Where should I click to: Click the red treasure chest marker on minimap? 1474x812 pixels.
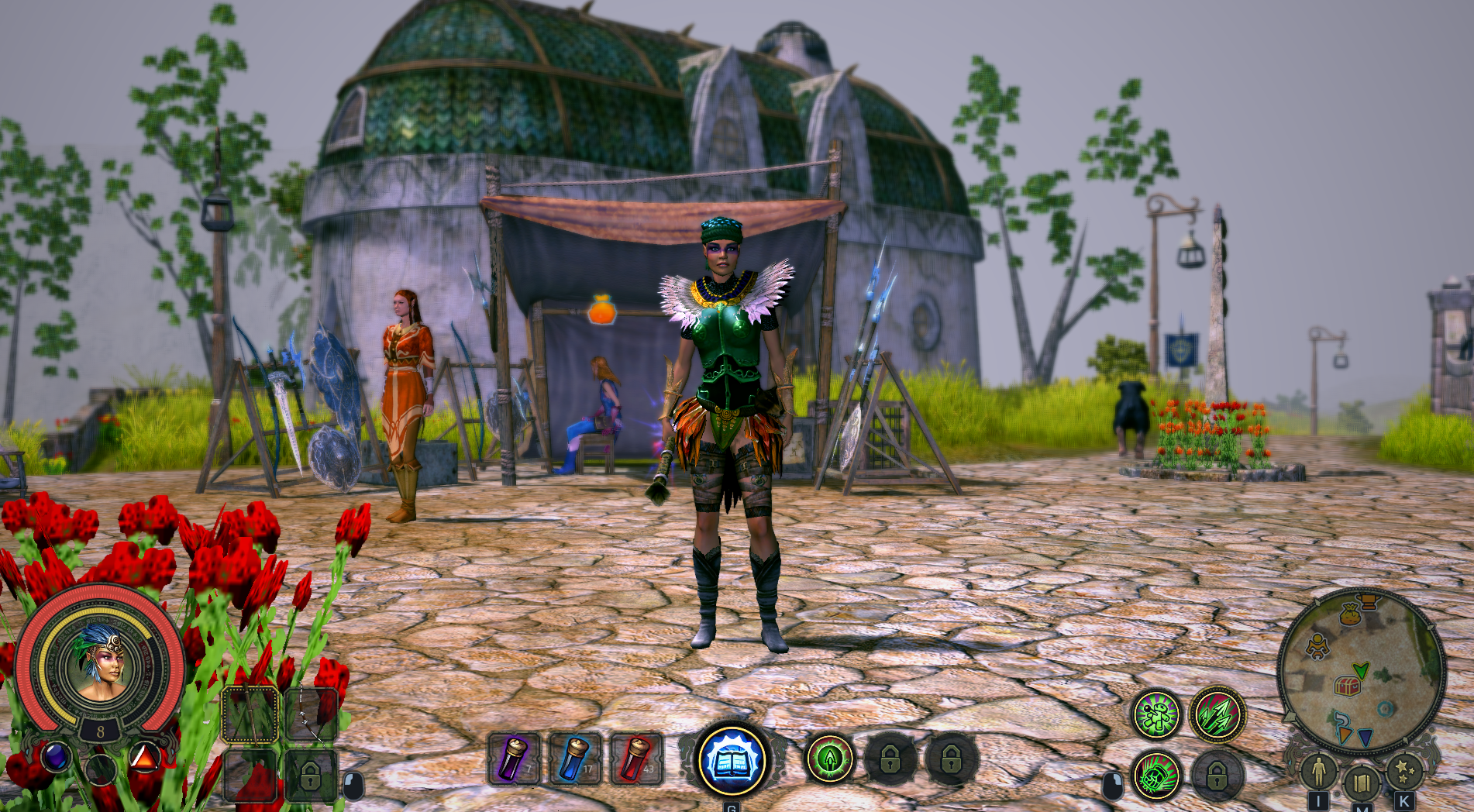(x=1347, y=686)
